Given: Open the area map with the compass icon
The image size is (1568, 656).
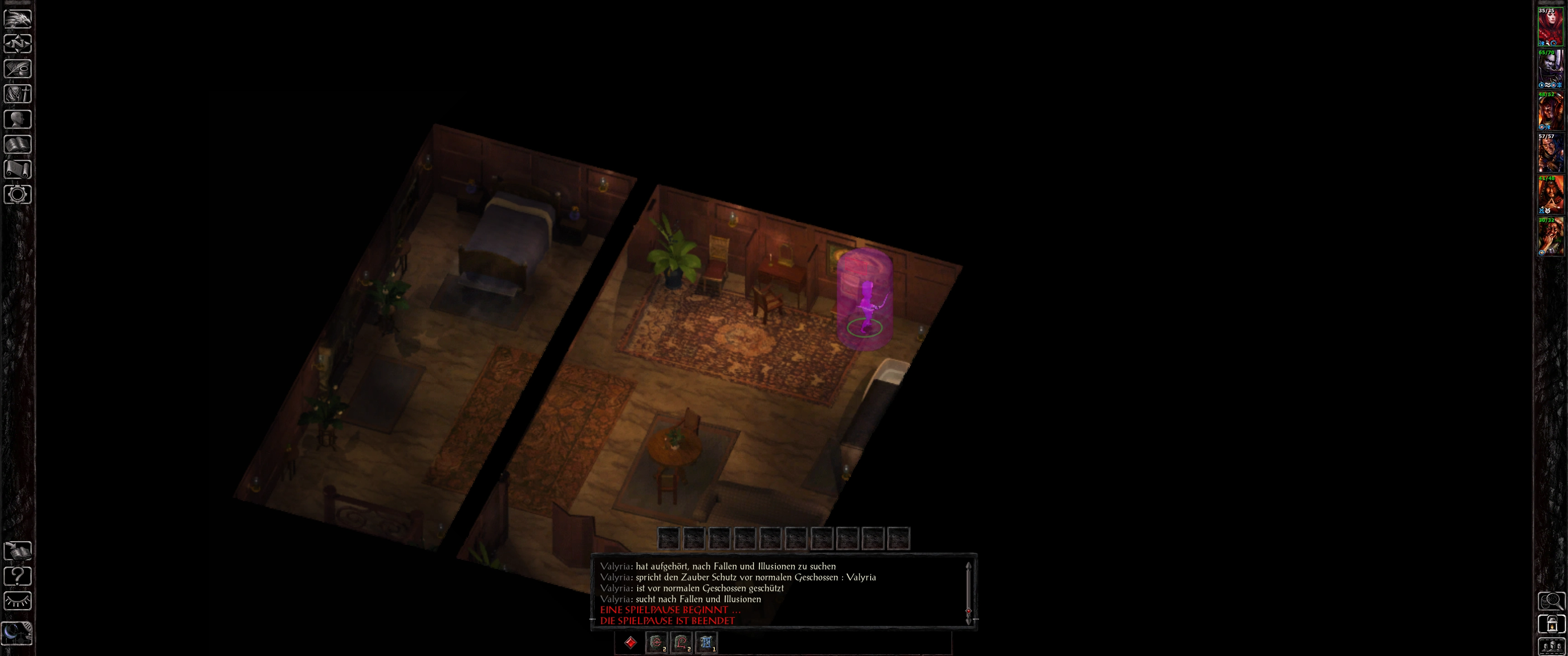Looking at the screenshot, I should [x=18, y=44].
